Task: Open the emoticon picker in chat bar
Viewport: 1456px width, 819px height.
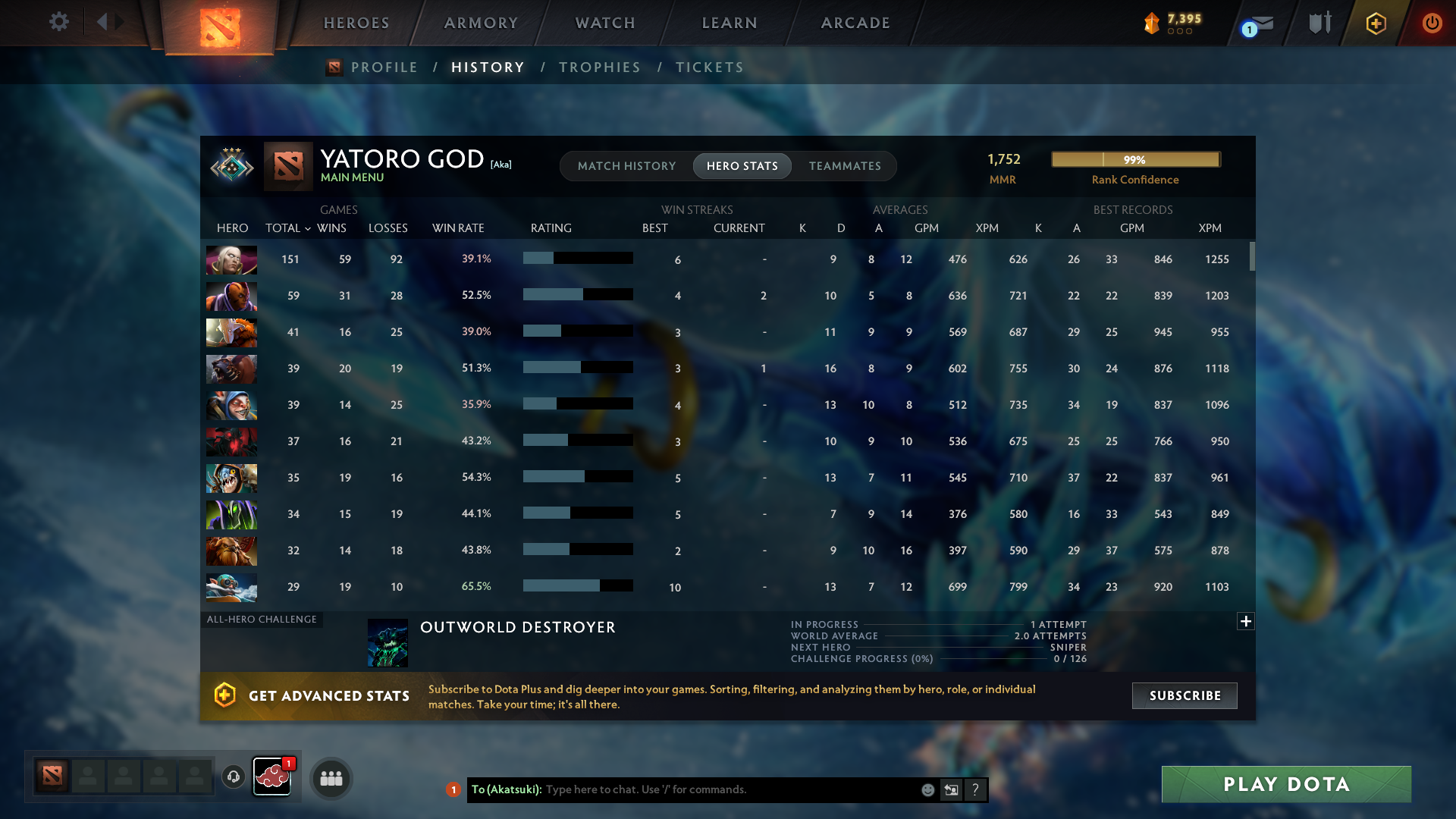Action: tap(927, 789)
